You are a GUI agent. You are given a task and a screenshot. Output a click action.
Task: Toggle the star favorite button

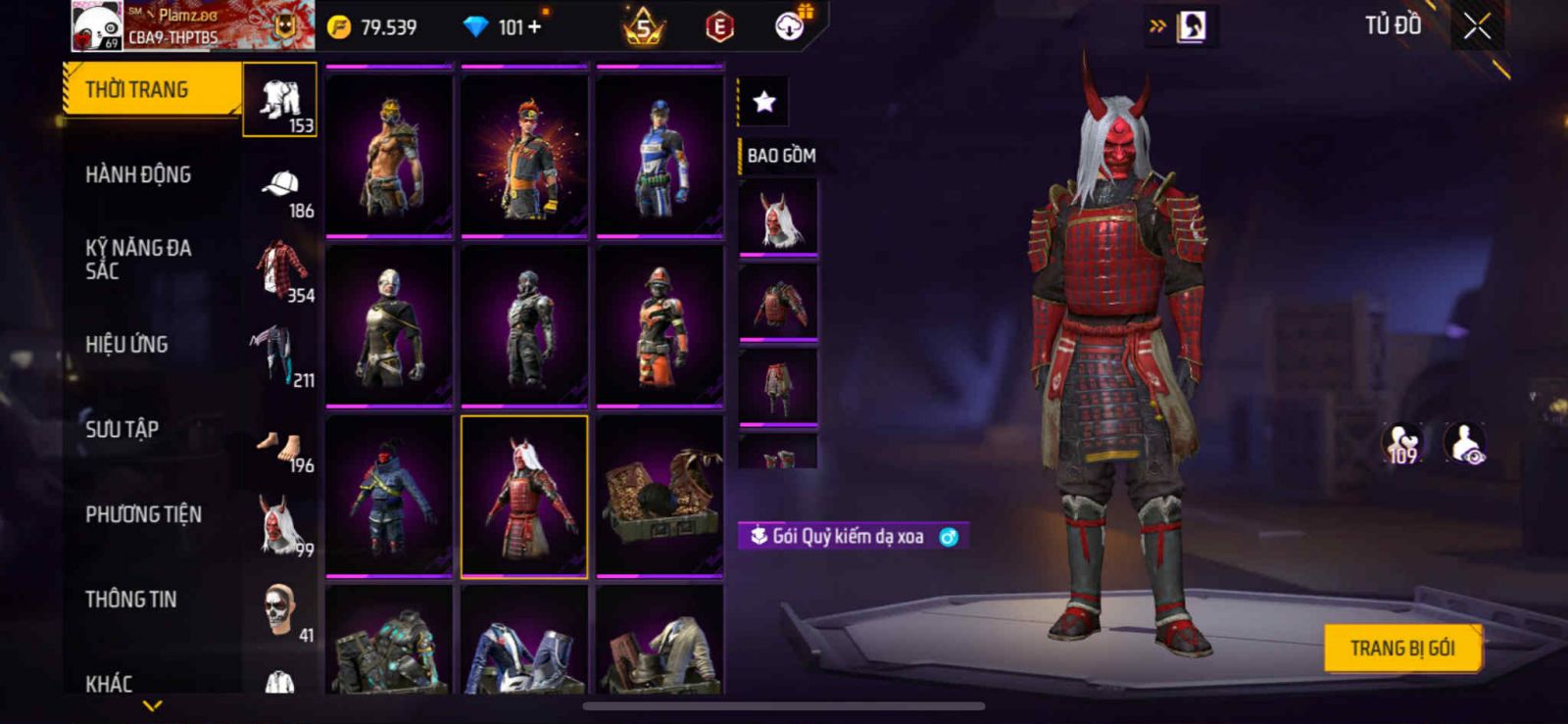(x=763, y=101)
